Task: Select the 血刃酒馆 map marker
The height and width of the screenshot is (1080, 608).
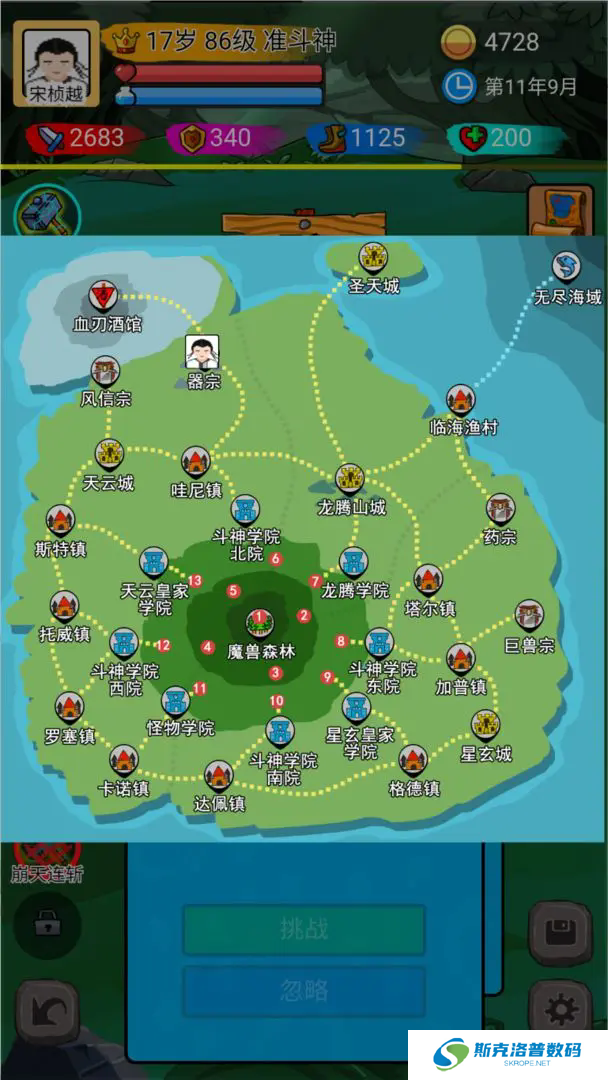Action: click(x=103, y=296)
